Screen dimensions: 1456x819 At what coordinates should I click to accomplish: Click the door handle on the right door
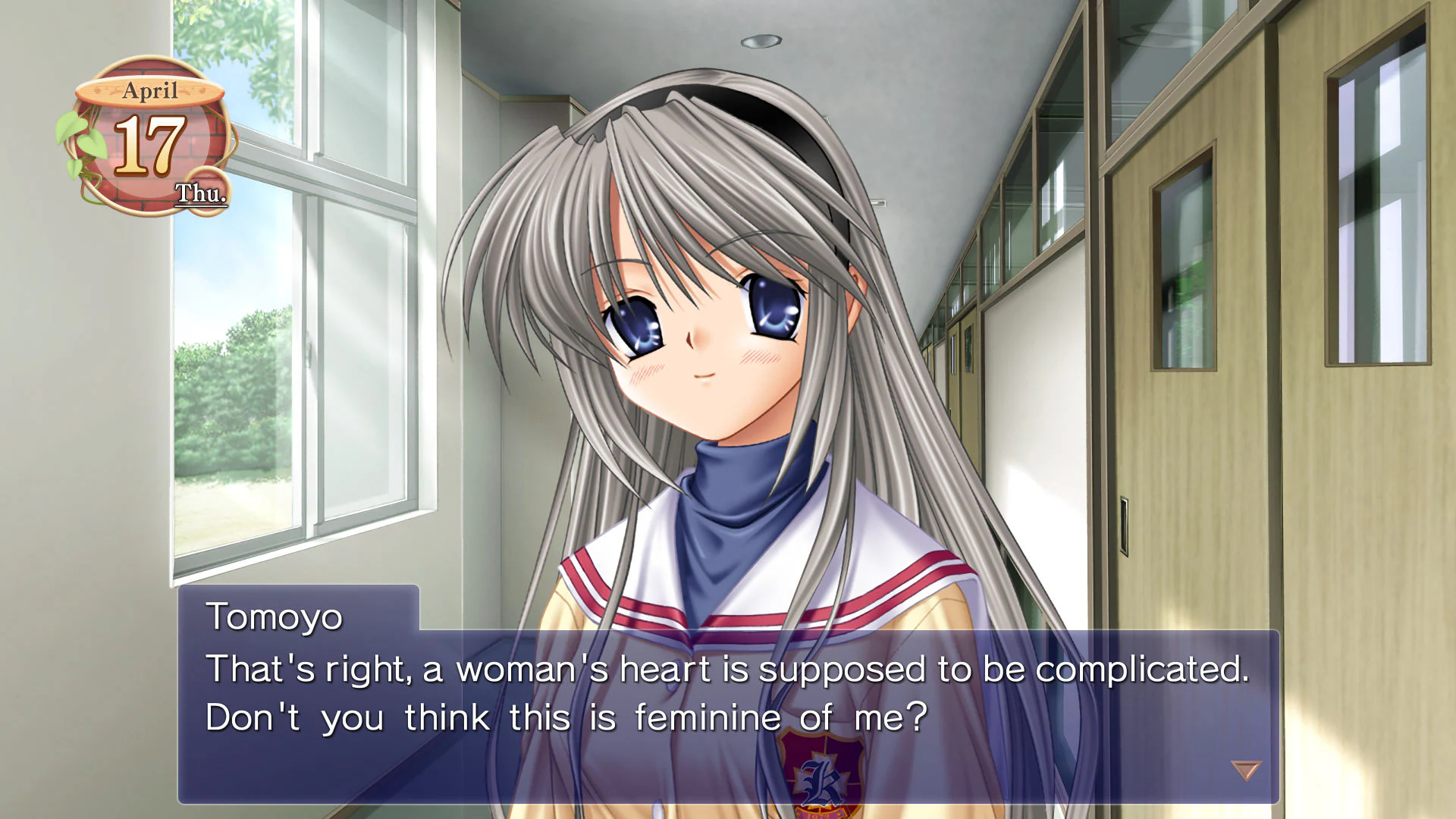[x=1123, y=522]
